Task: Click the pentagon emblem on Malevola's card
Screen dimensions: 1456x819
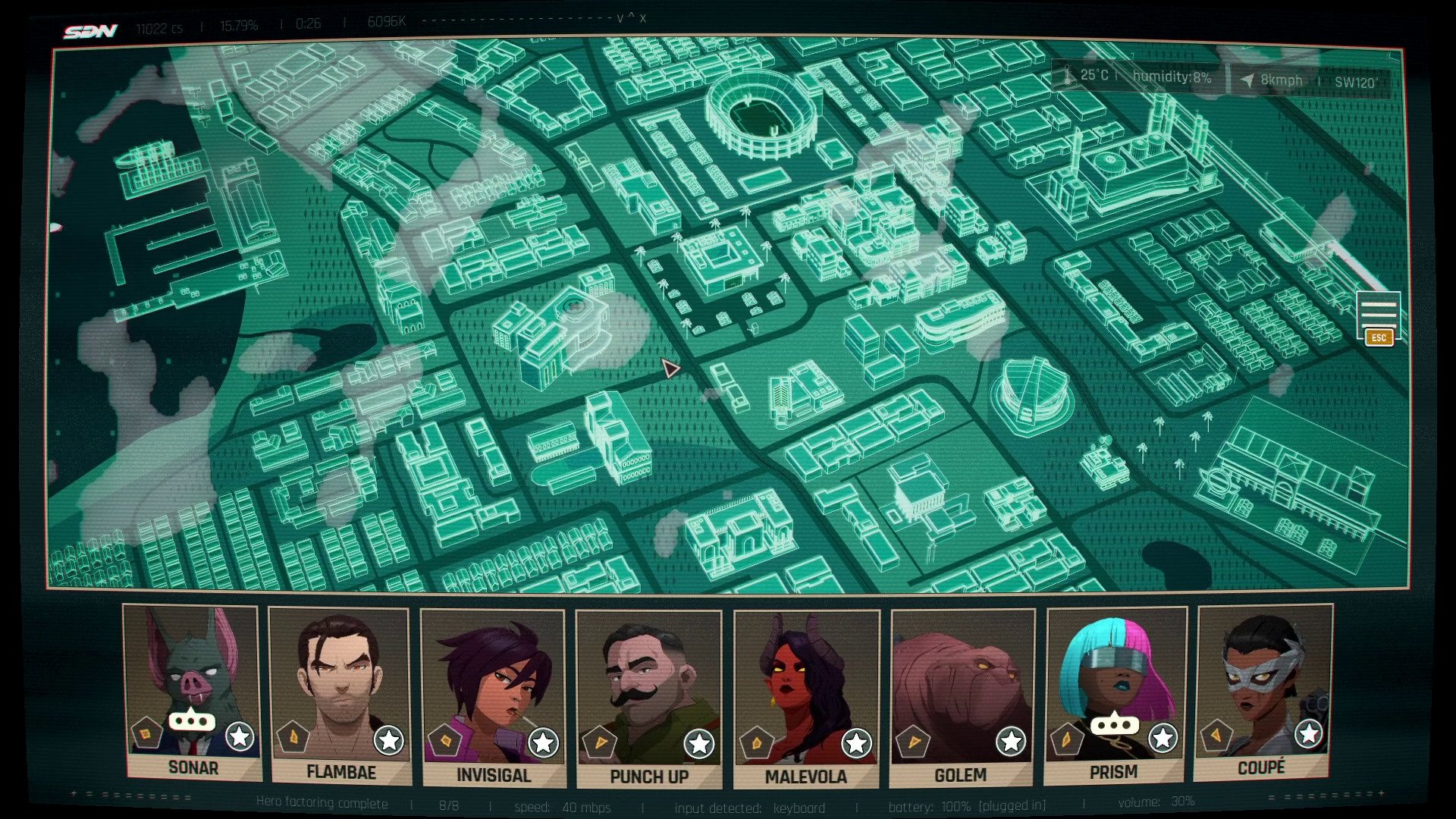Action: [757, 741]
